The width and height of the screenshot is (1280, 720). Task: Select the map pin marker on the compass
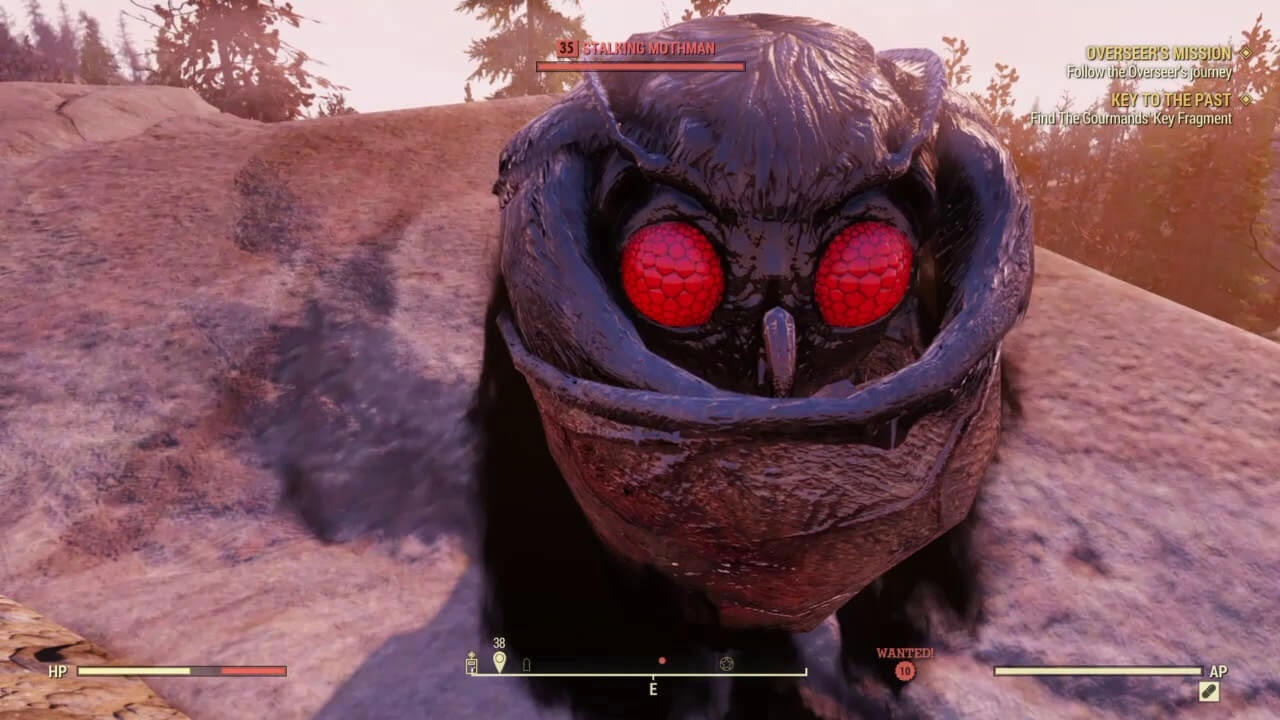tap(499, 662)
